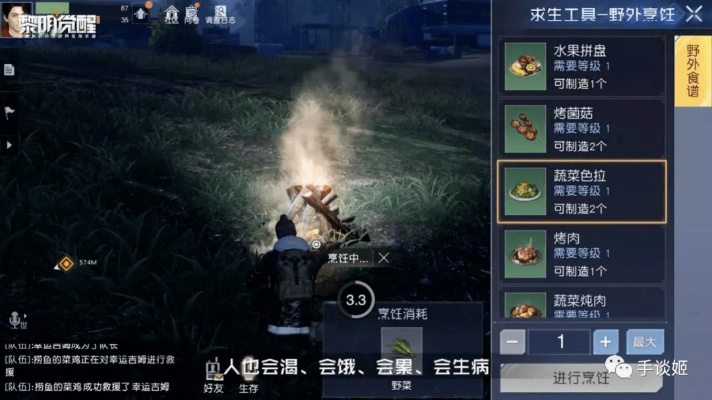Open the 好友 friends menu
Screen dimensions: 712x400
pos(213,378)
